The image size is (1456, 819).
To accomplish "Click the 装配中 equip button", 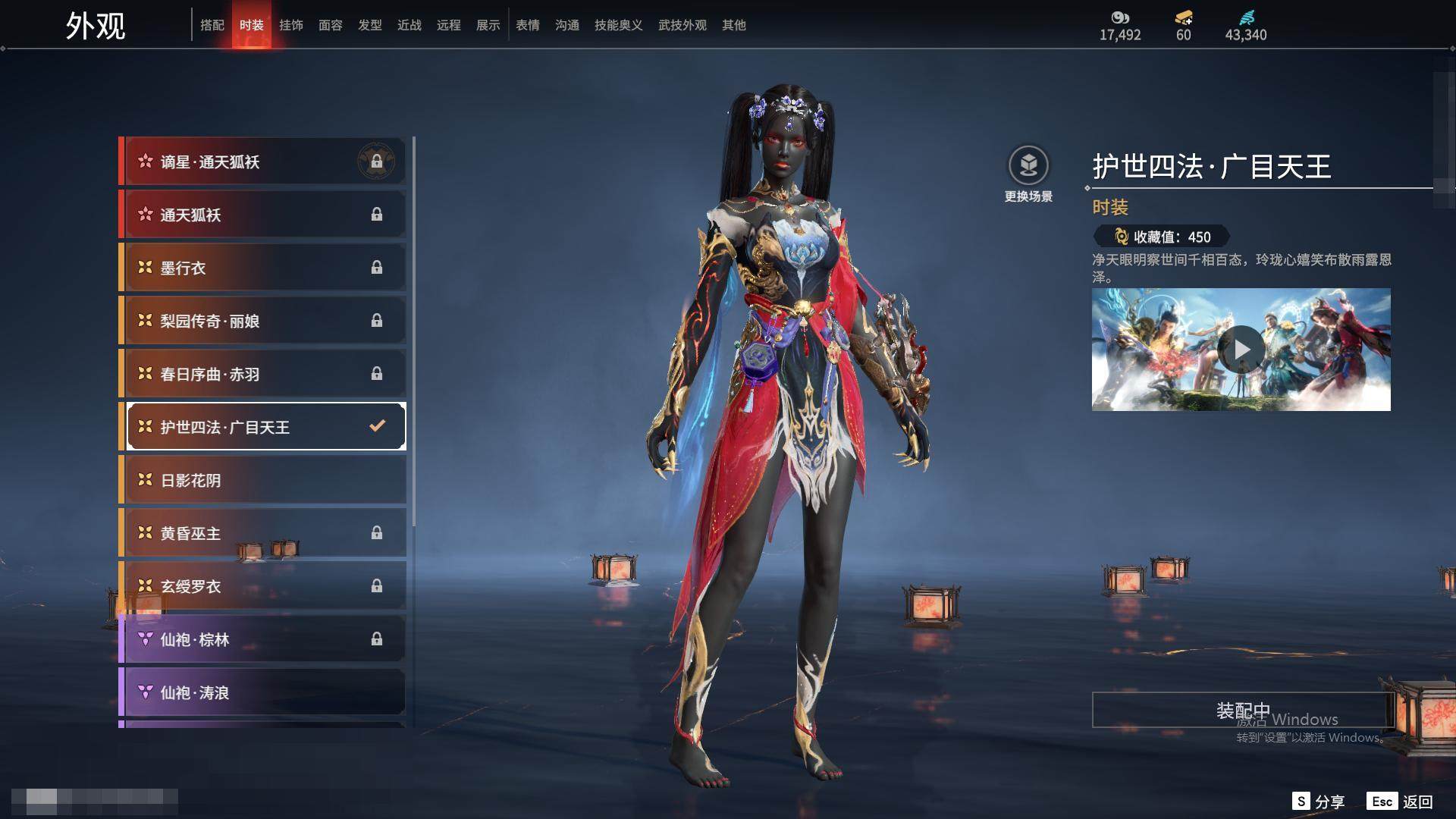I will point(1243,711).
